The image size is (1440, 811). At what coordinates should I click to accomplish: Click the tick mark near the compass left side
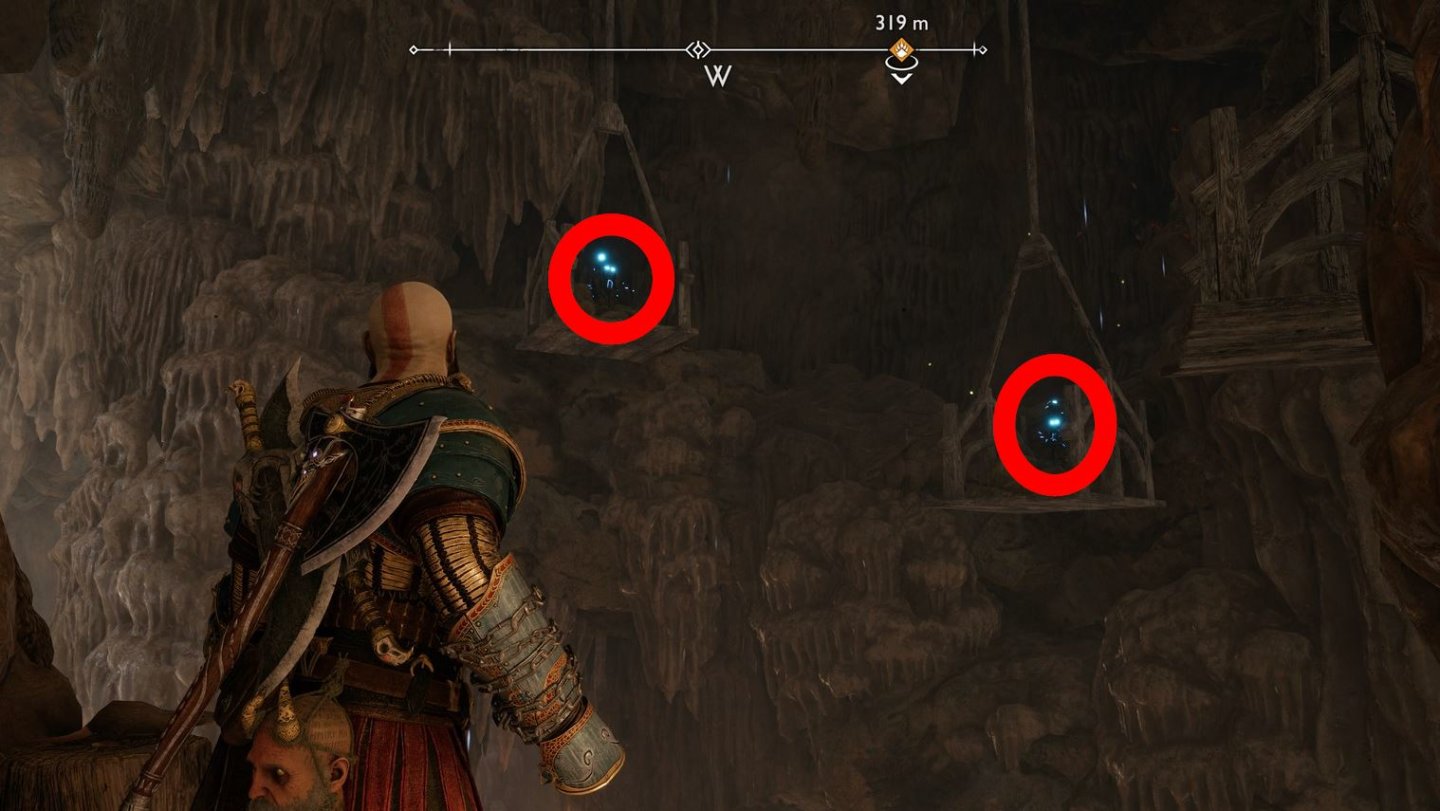click(x=450, y=48)
